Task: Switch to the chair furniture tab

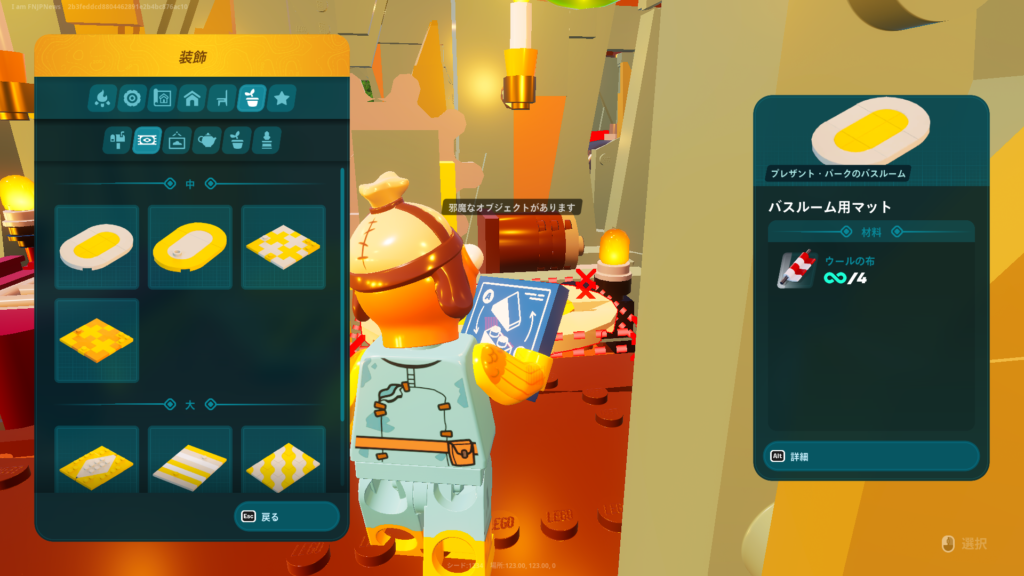Action: tap(221, 98)
